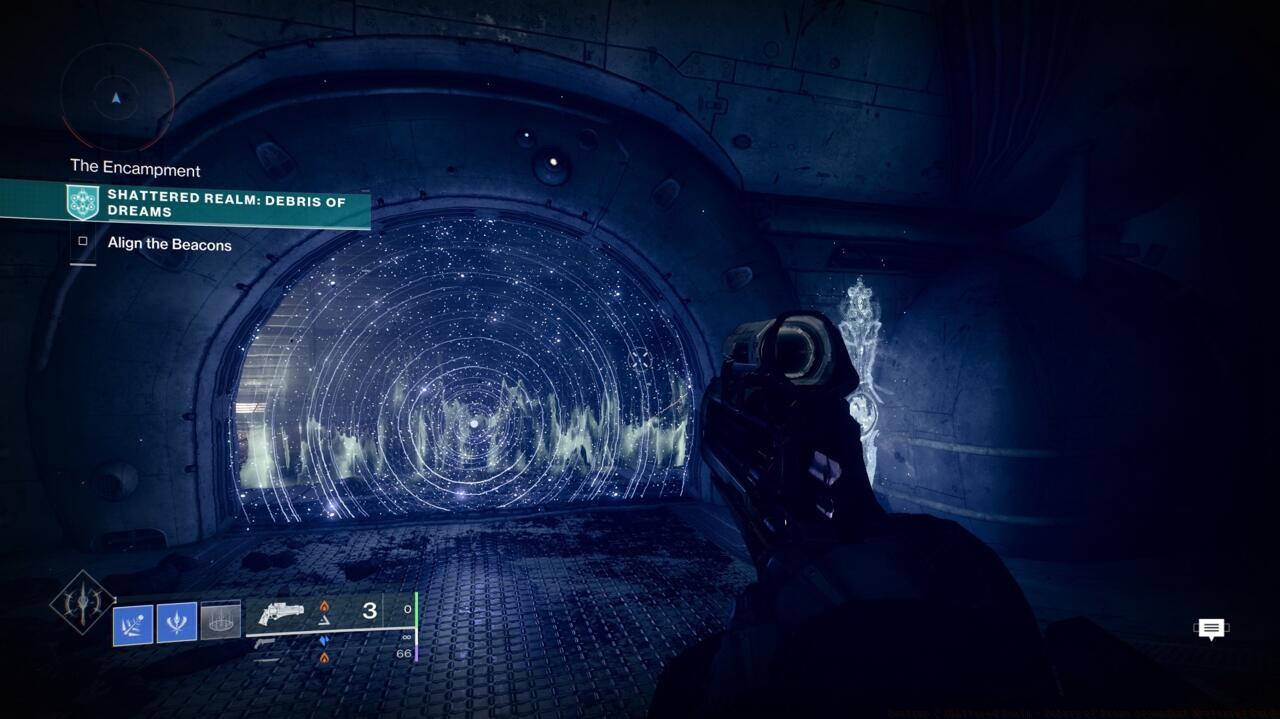Trigger the melee ability icon
The height and width of the screenshot is (719, 1280).
coord(177,623)
